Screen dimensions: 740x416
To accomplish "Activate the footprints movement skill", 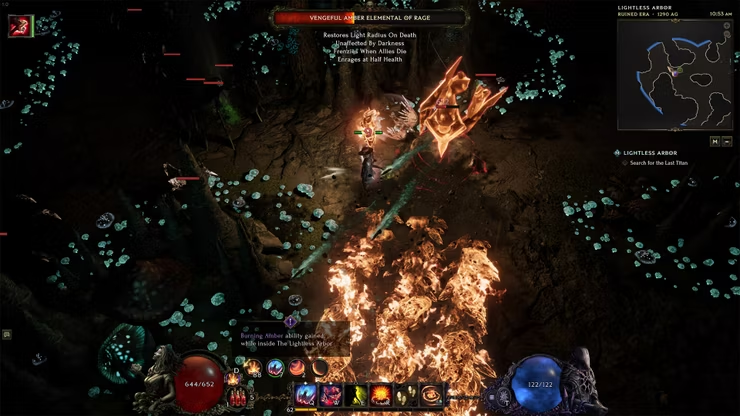I will pos(406,395).
